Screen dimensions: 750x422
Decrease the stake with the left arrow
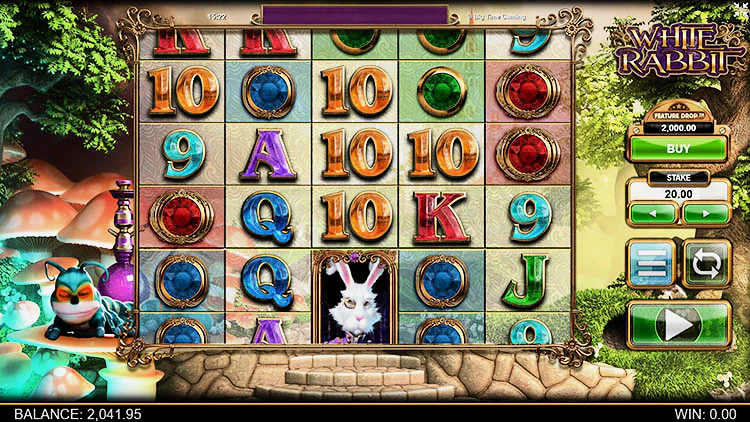tap(654, 213)
